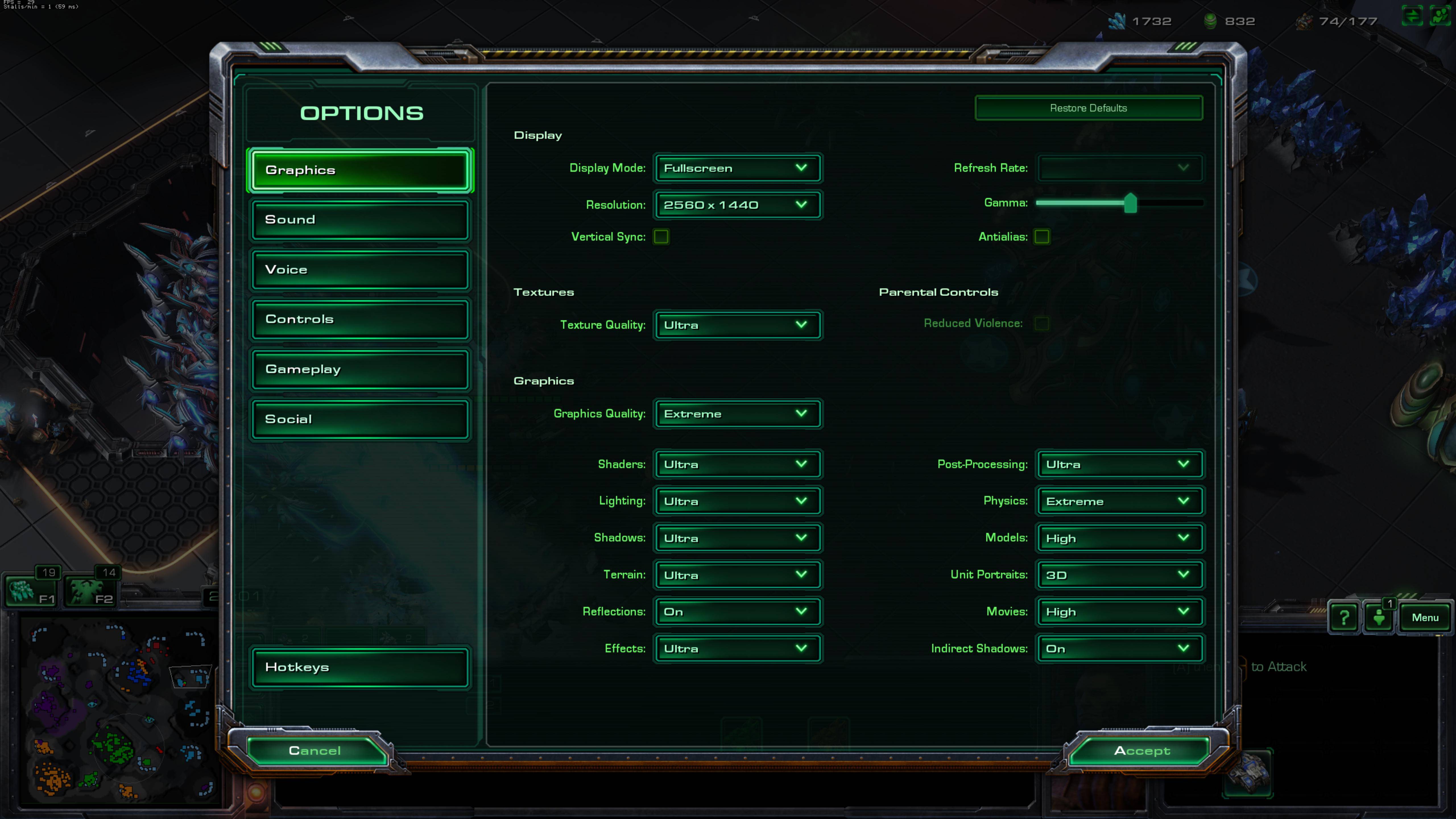The height and width of the screenshot is (819, 1456).
Task: Open the Shadows quality dropdown
Action: 737,538
